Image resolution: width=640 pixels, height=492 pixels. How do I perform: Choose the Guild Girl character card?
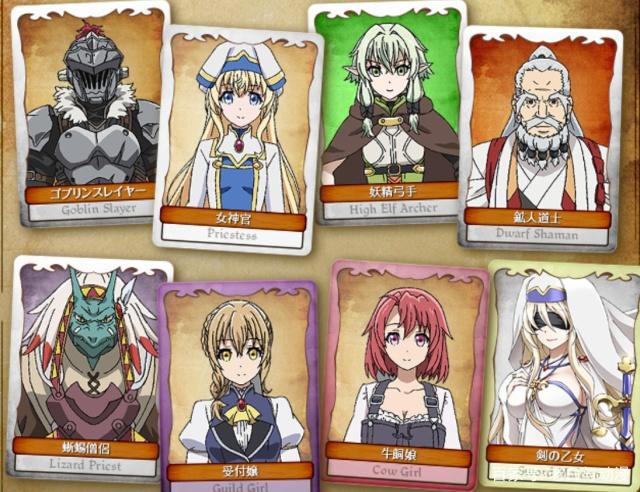pos(236,385)
